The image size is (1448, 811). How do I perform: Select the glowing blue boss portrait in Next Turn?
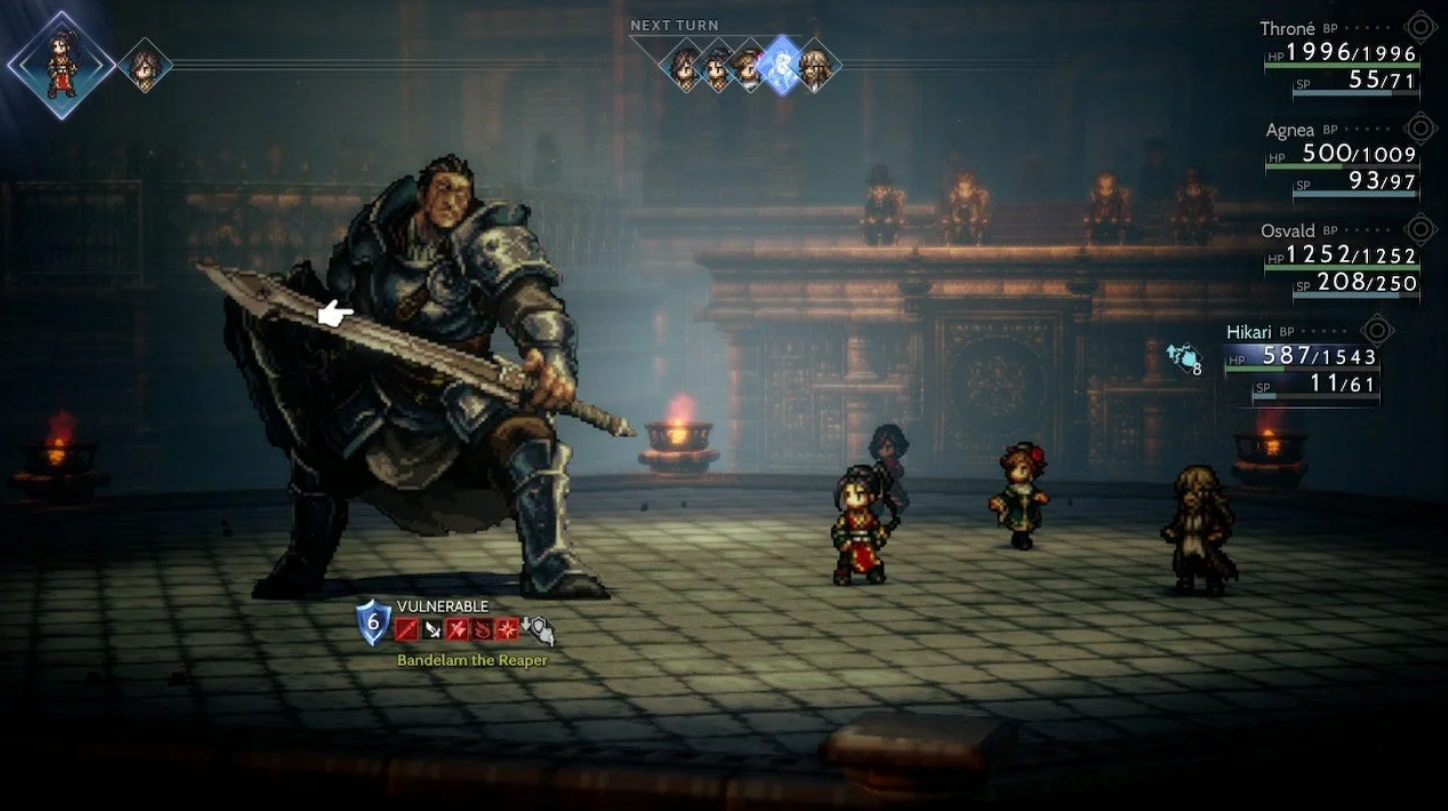coord(781,66)
